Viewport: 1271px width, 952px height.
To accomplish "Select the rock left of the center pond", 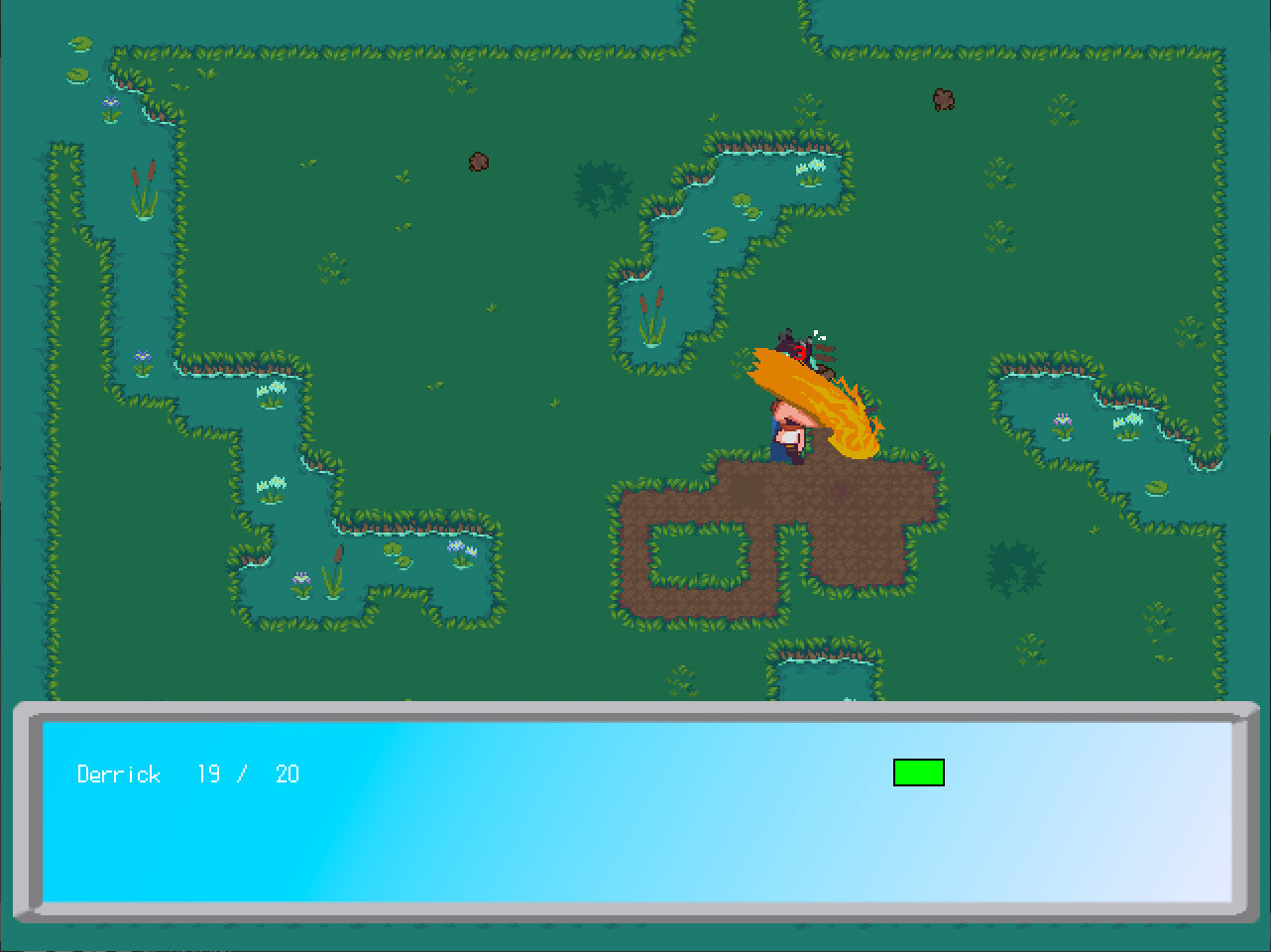I will tap(476, 162).
